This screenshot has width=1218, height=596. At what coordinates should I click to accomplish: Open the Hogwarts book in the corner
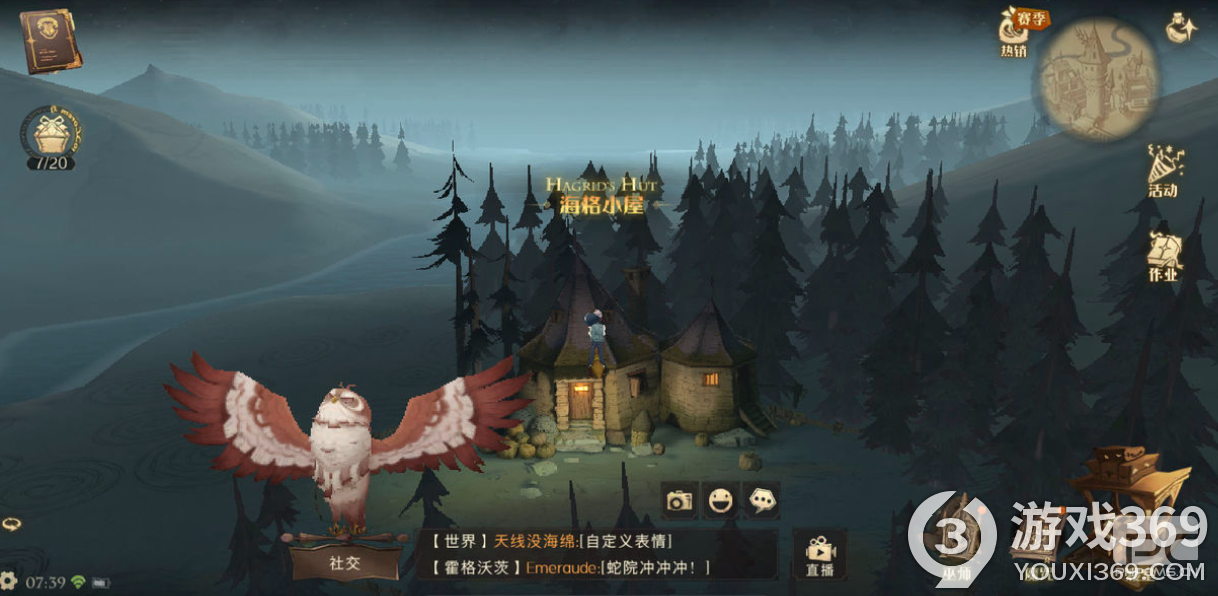pyautogui.click(x=49, y=40)
